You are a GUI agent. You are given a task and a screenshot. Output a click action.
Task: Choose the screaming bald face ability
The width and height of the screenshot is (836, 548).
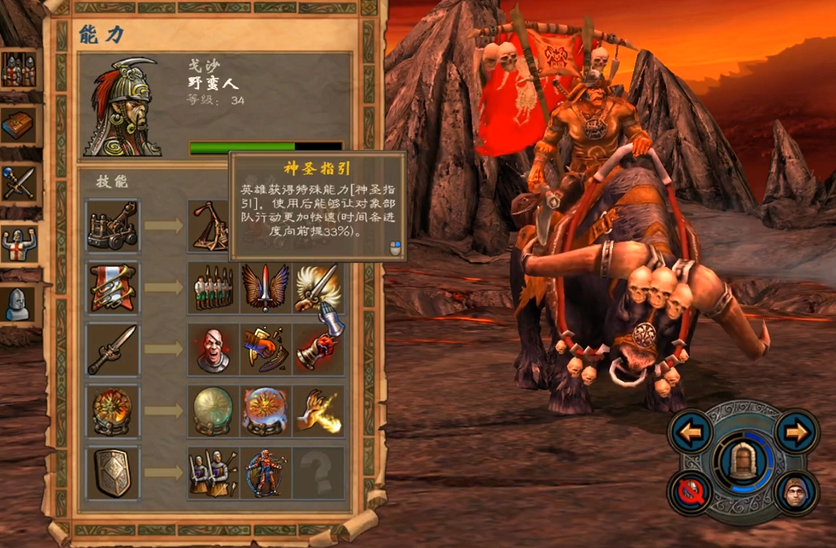[213, 349]
